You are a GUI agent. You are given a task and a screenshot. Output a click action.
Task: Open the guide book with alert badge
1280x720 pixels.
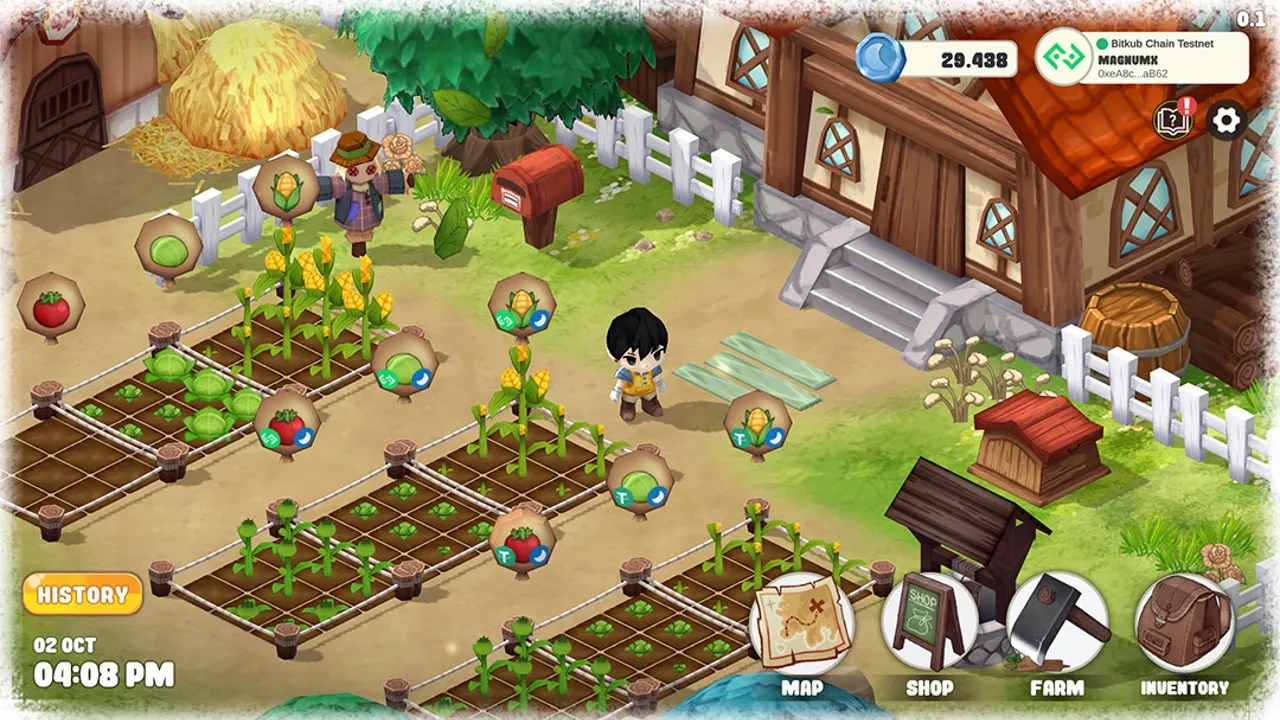coord(1172,120)
